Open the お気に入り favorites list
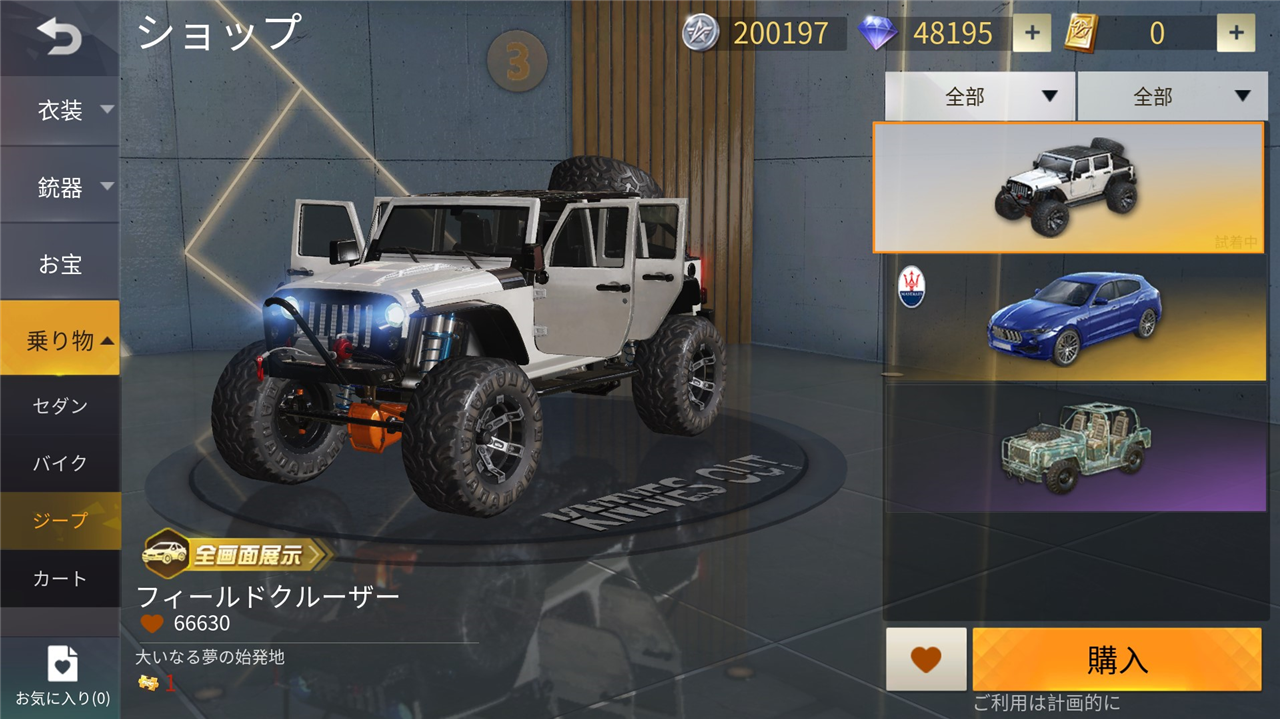 pos(61,676)
